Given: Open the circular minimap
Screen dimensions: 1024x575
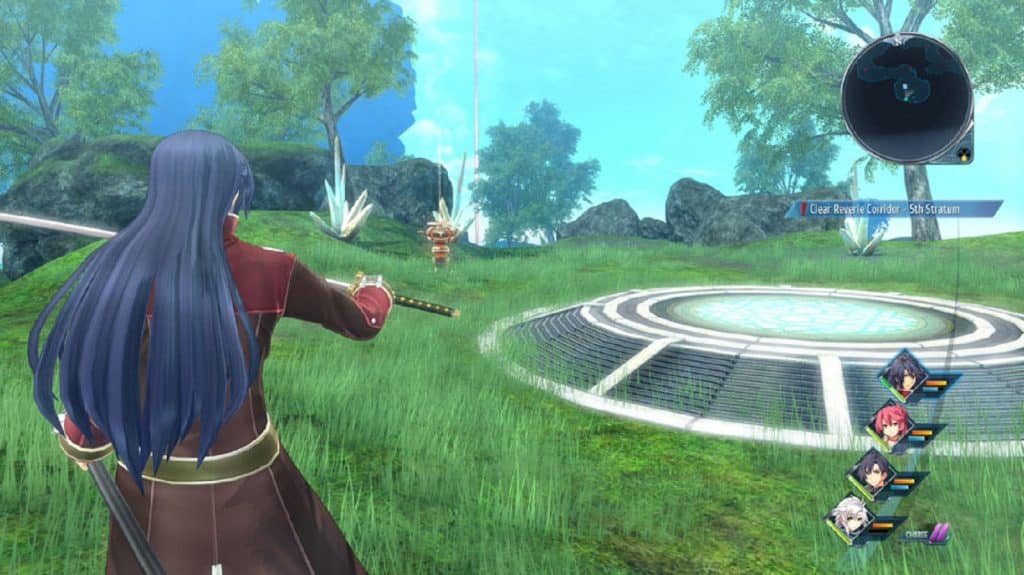Looking at the screenshot, I should coord(906,97).
